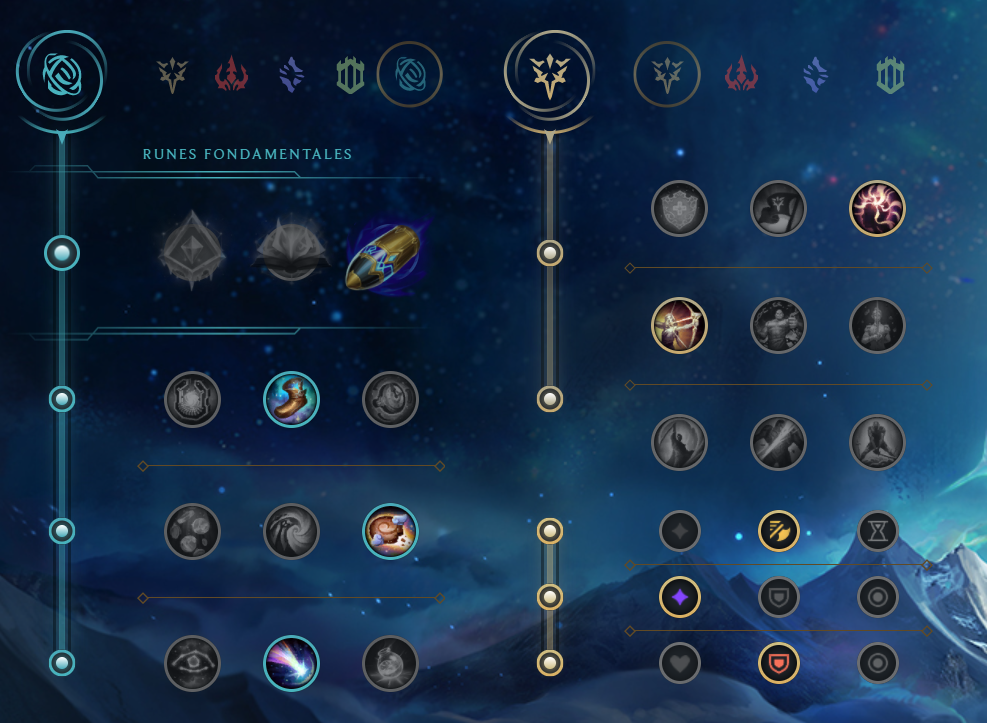Select the Legend: Alacrity rune

coord(679,326)
